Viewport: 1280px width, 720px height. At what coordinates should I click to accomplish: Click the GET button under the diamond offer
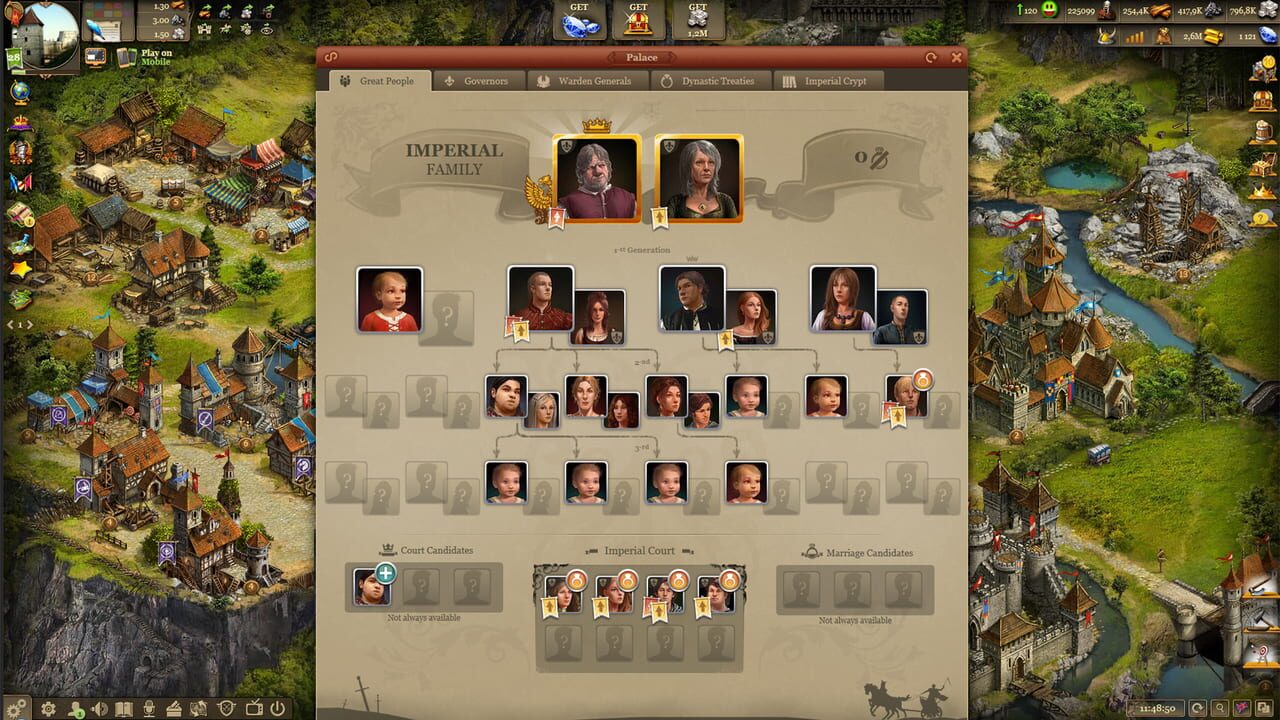coord(578,19)
